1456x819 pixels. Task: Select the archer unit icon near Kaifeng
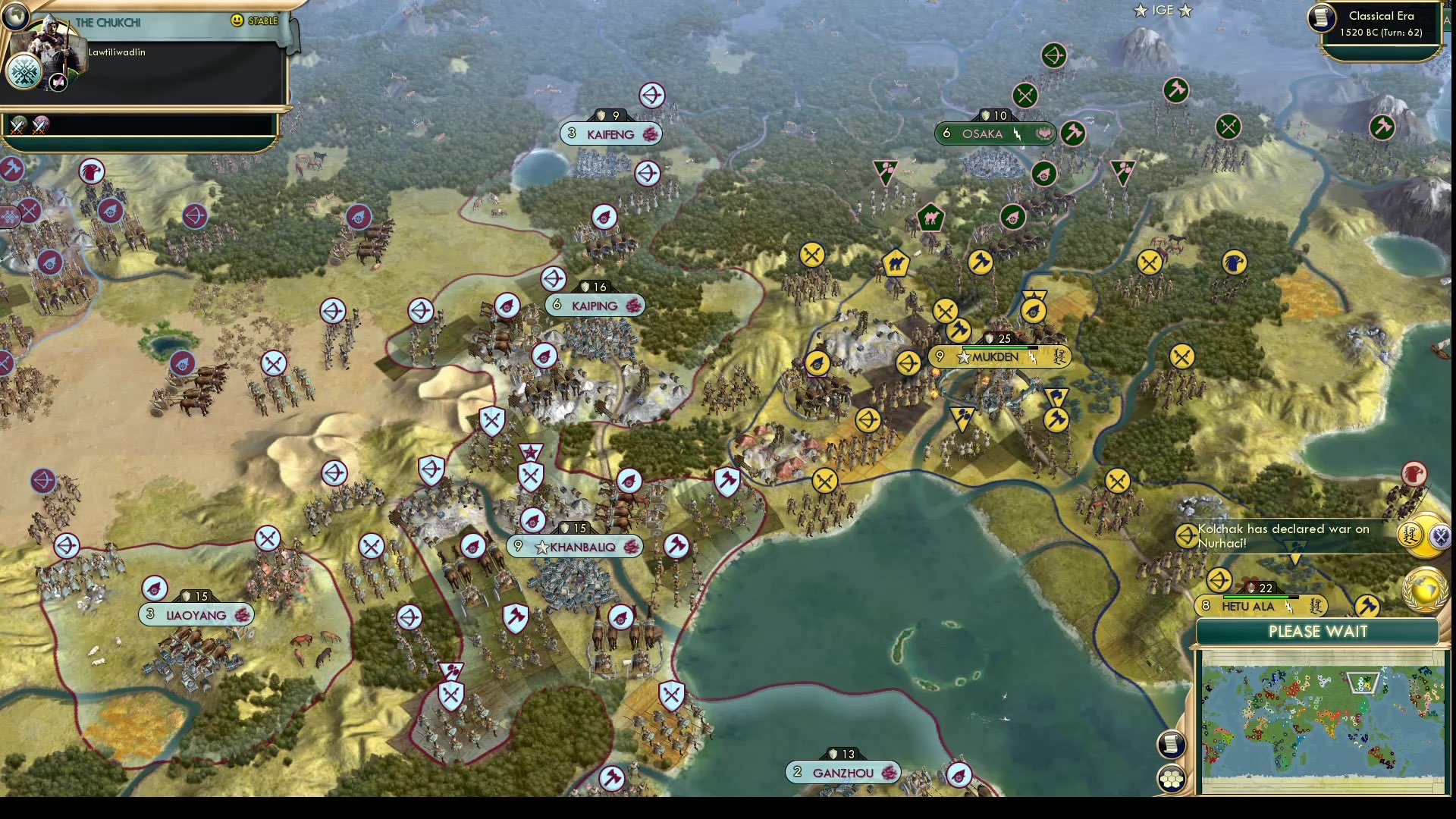[x=651, y=96]
